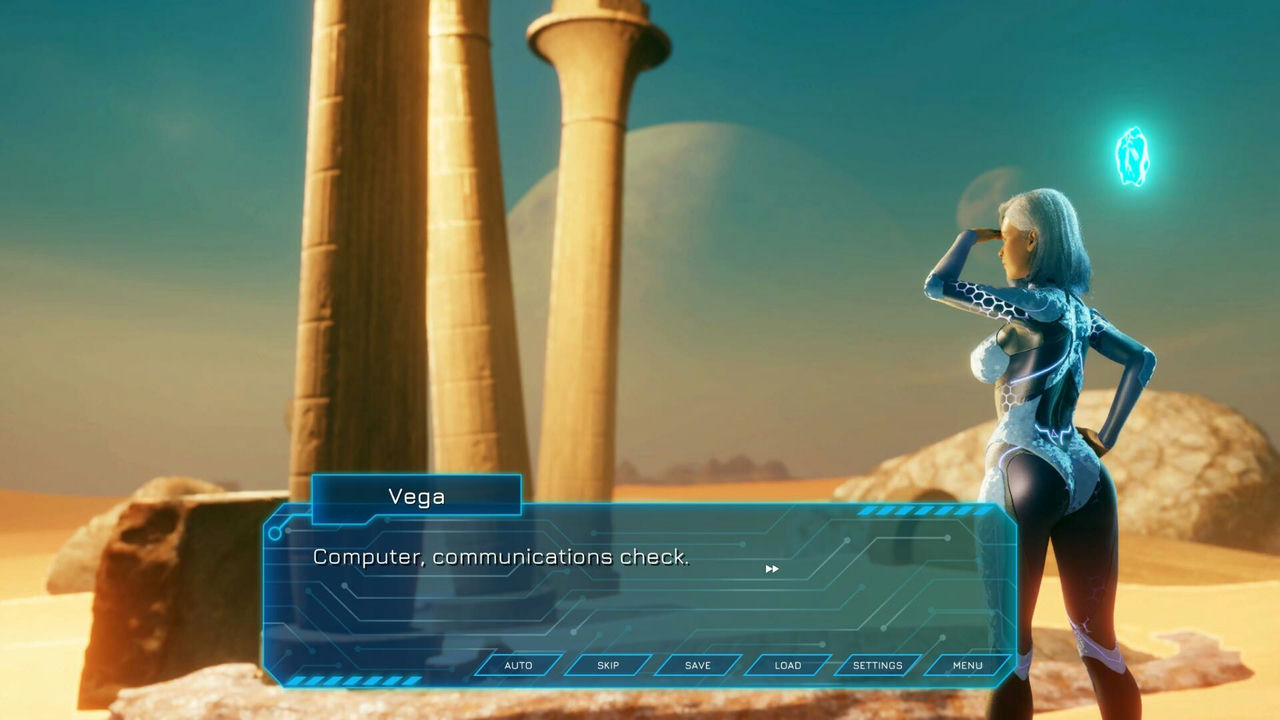Click the glowing teal crystal beacon icon
Image resolution: width=1280 pixels, height=720 pixels.
pyautogui.click(x=1134, y=158)
